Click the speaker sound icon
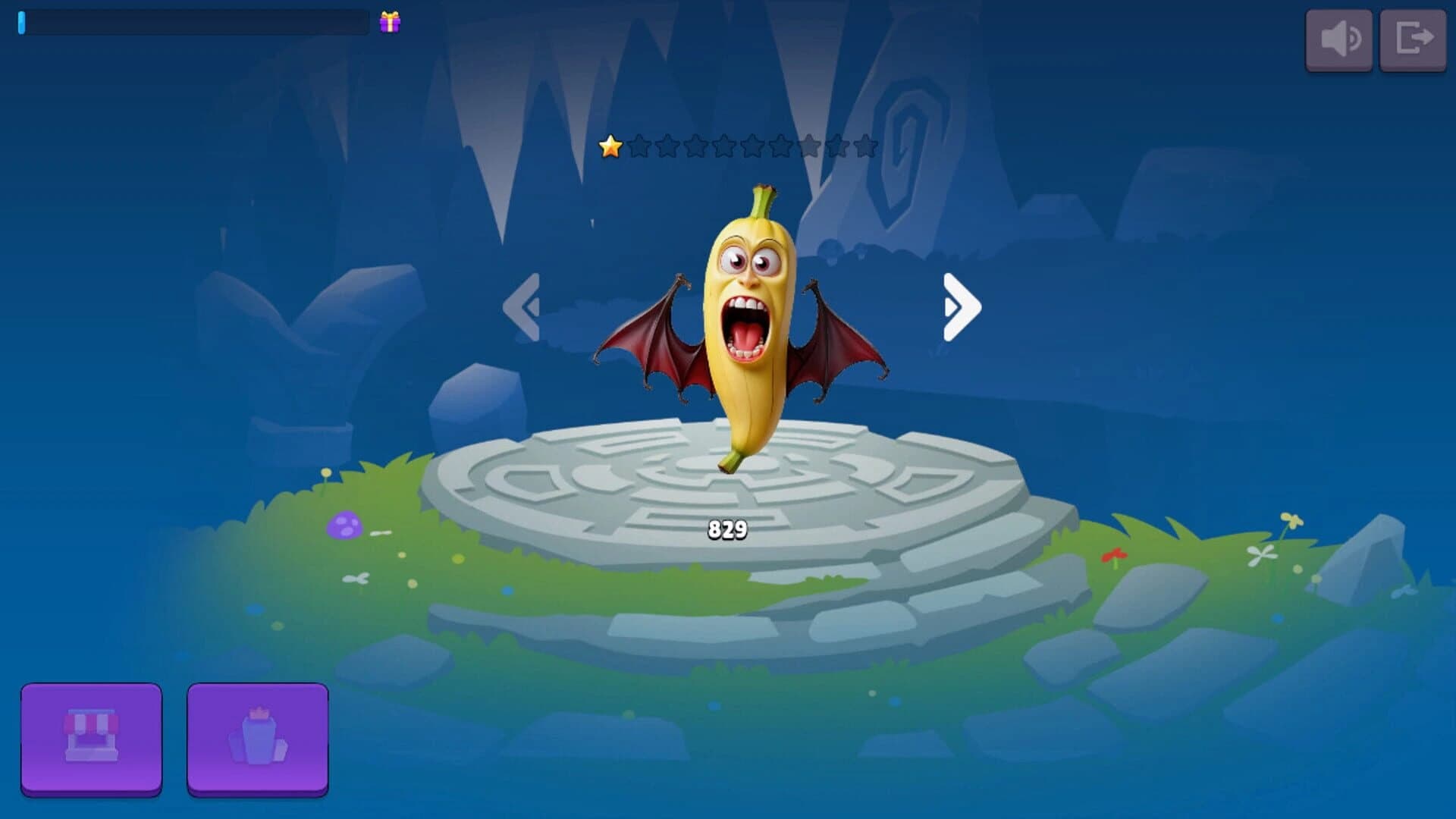 point(1339,39)
